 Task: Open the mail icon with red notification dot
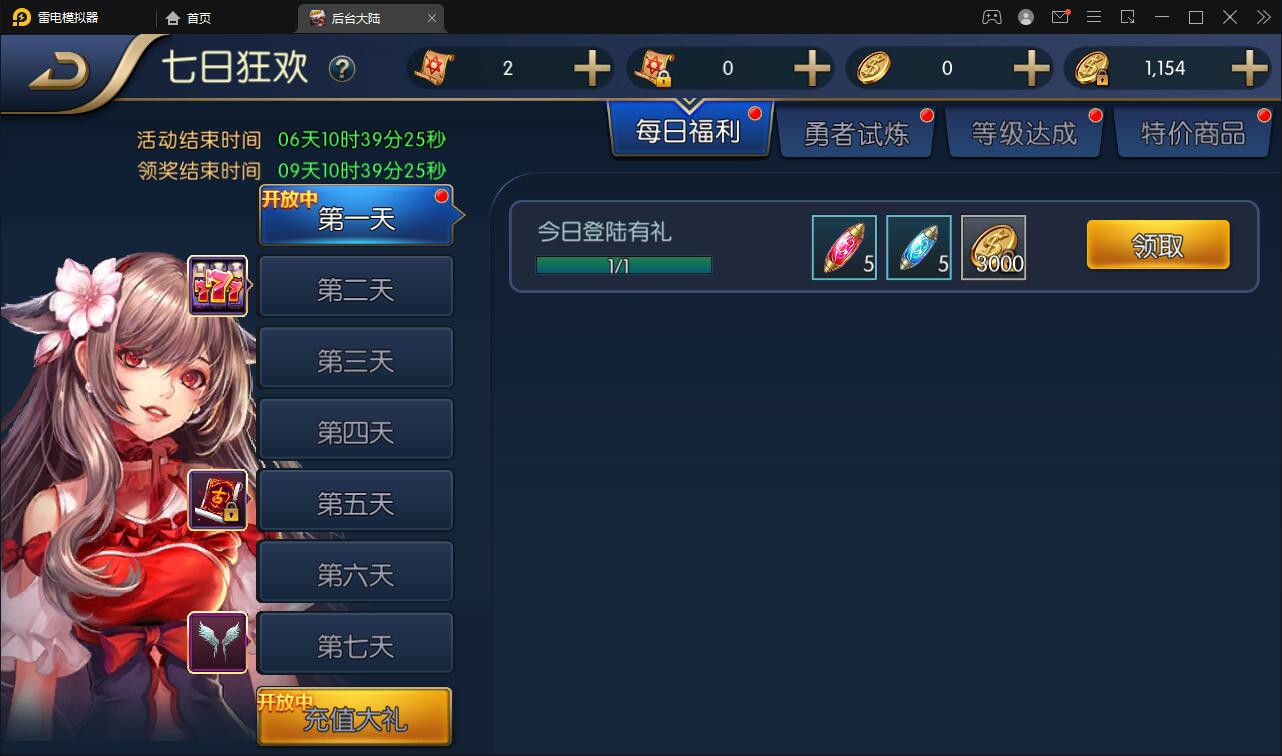click(x=1062, y=17)
